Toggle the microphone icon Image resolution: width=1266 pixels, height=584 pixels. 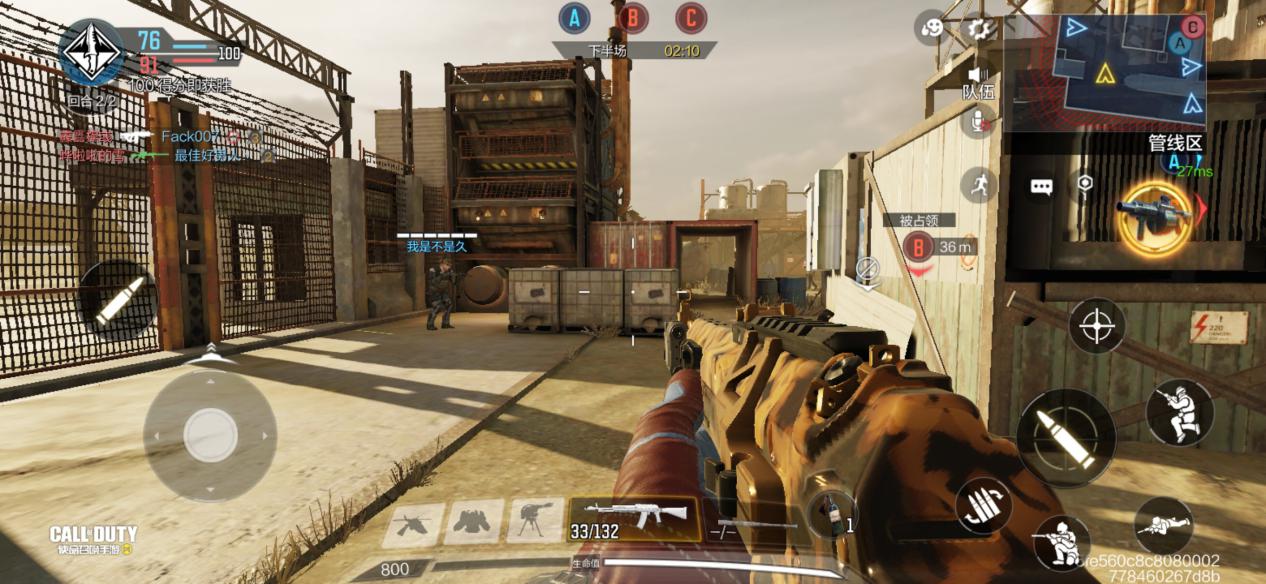coord(978,123)
